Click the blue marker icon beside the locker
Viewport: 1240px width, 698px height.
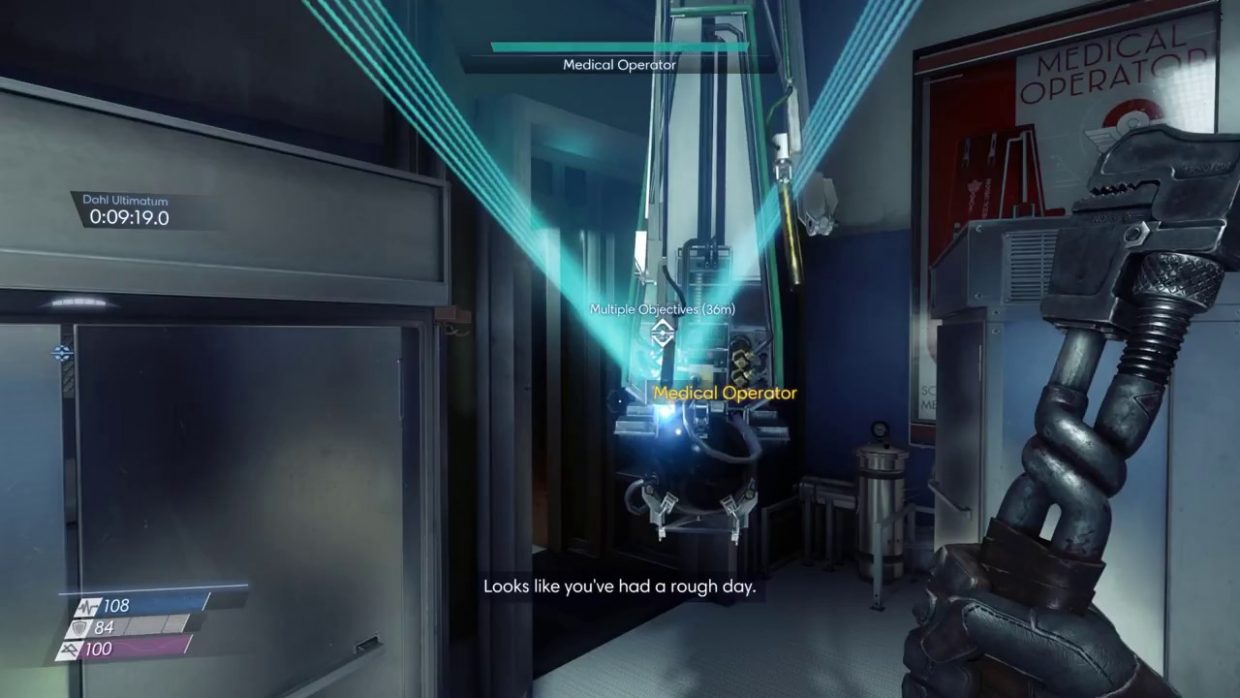pyautogui.click(x=63, y=352)
